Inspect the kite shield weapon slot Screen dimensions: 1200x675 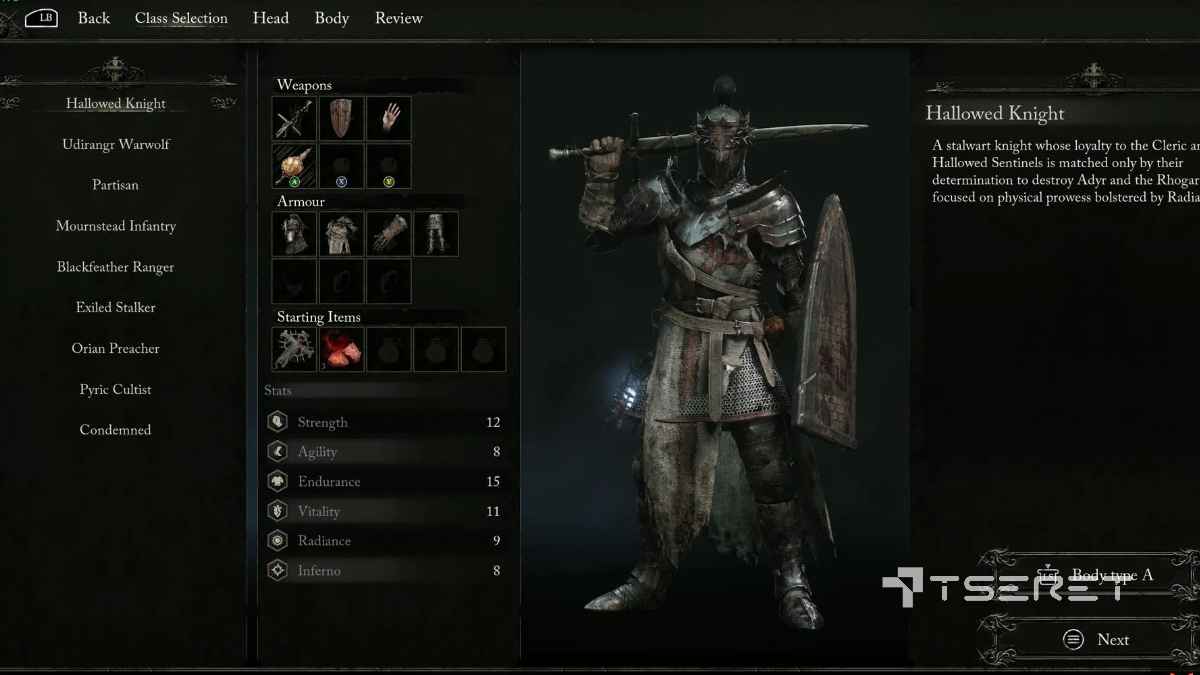coord(341,119)
